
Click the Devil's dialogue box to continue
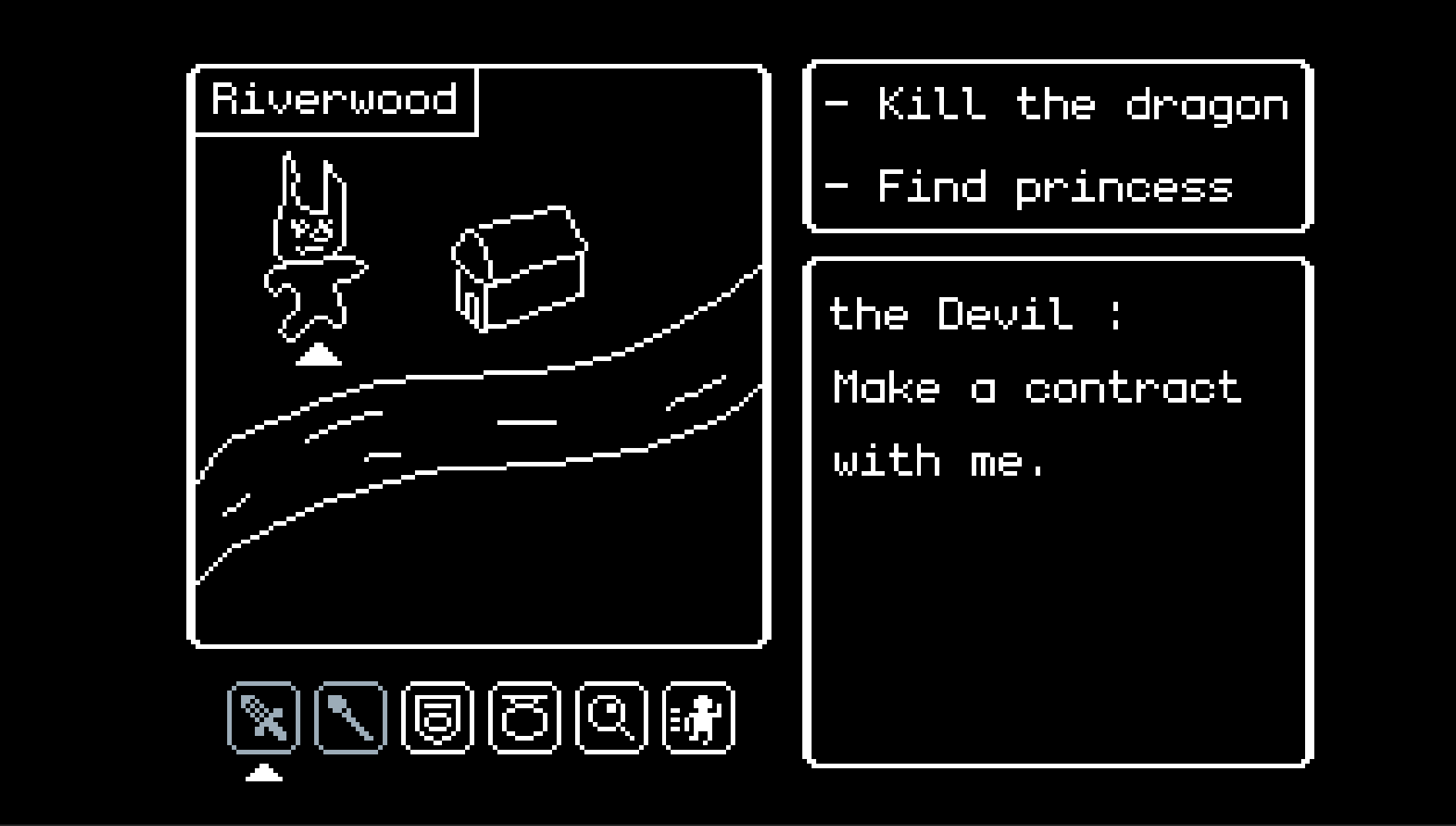click(x=1058, y=512)
